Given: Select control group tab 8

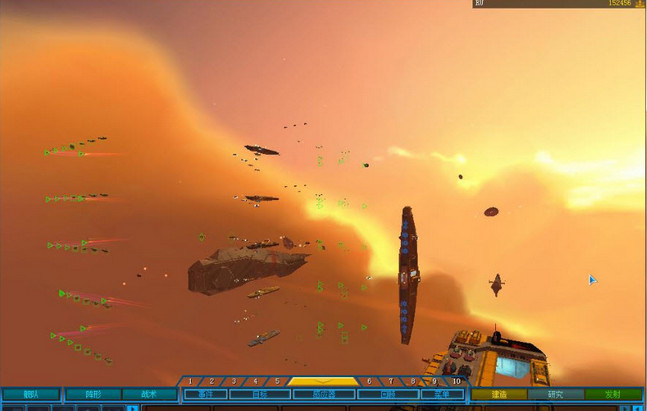Looking at the screenshot, I should pyautogui.click(x=413, y=381).
